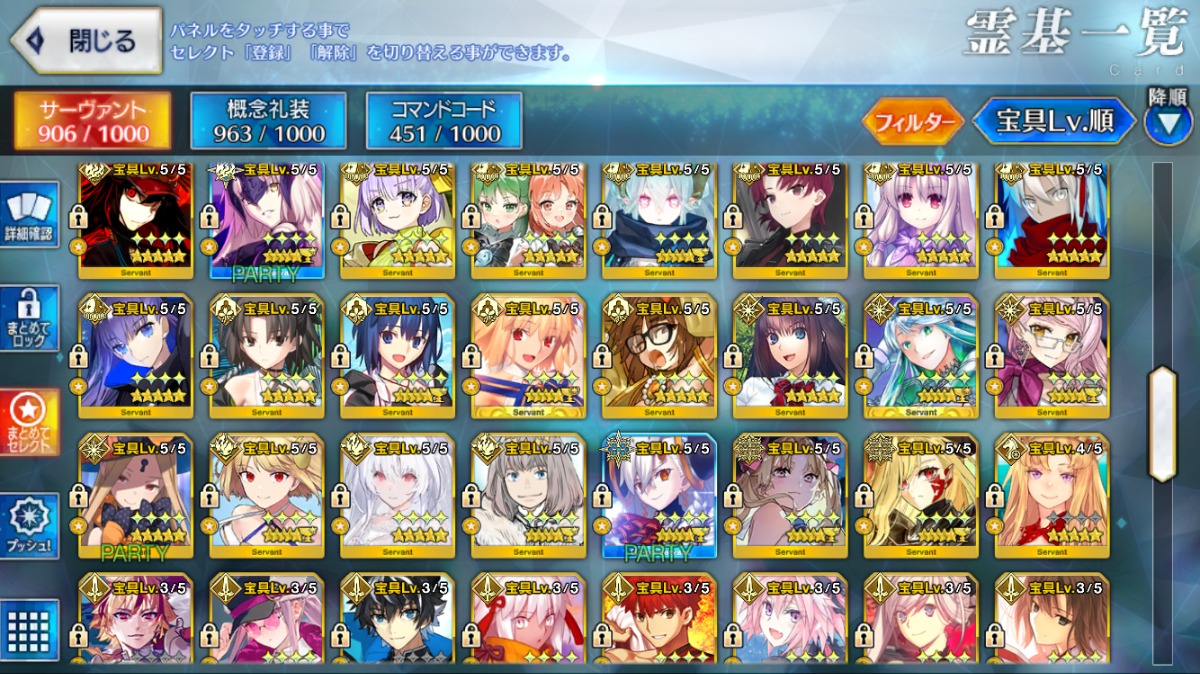
Task: Change the 宝具Lv.順 sort order
Action: point(1053,122)
